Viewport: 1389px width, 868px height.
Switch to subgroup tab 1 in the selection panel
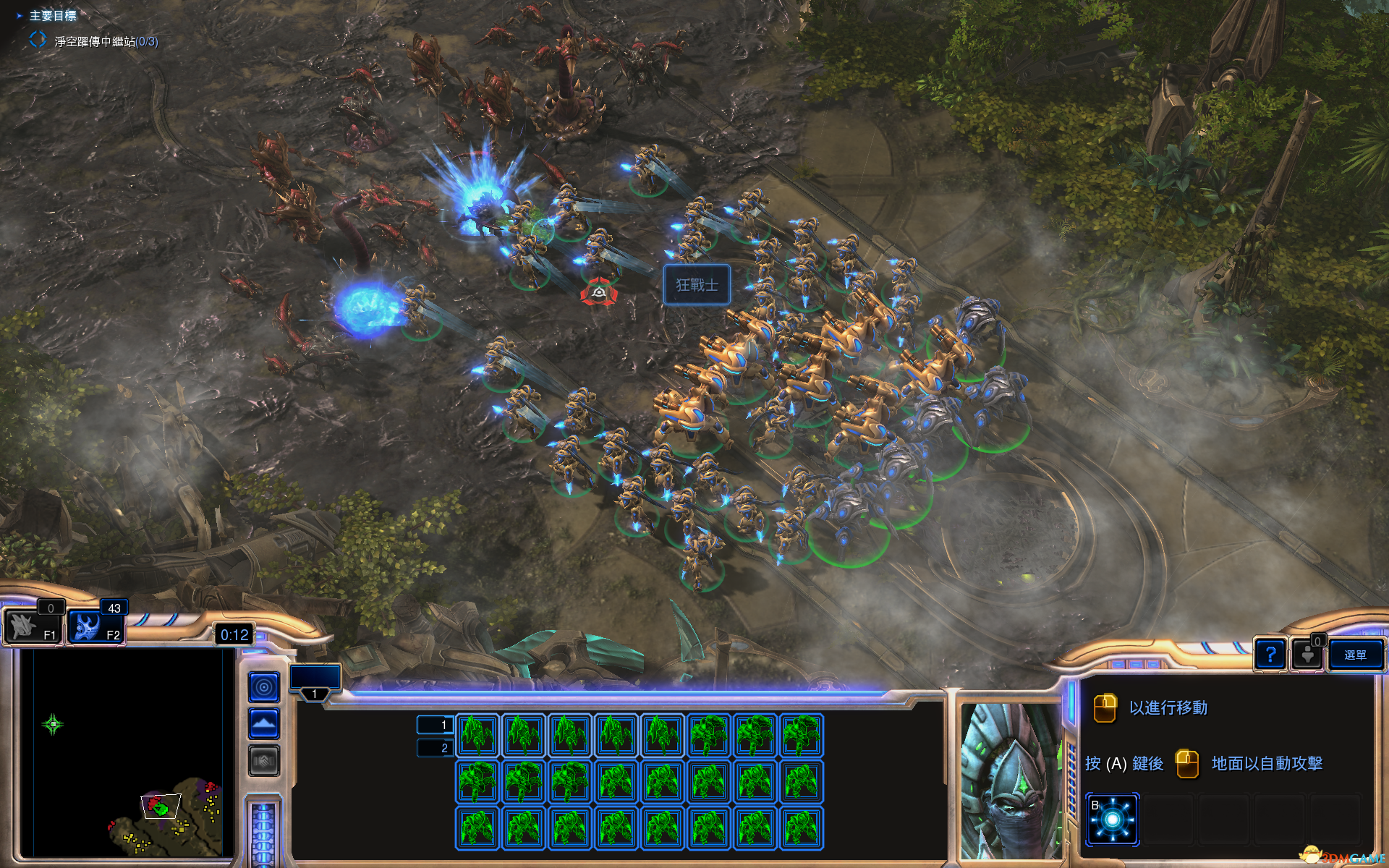pyautogui.click(x=437, y=724)
